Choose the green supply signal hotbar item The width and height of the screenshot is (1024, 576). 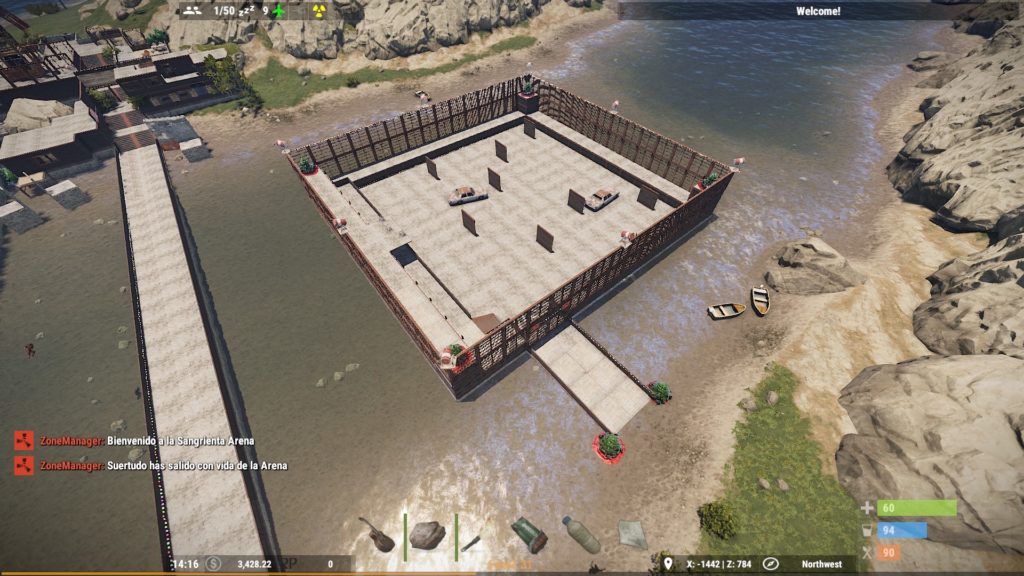tap(529, 535)
